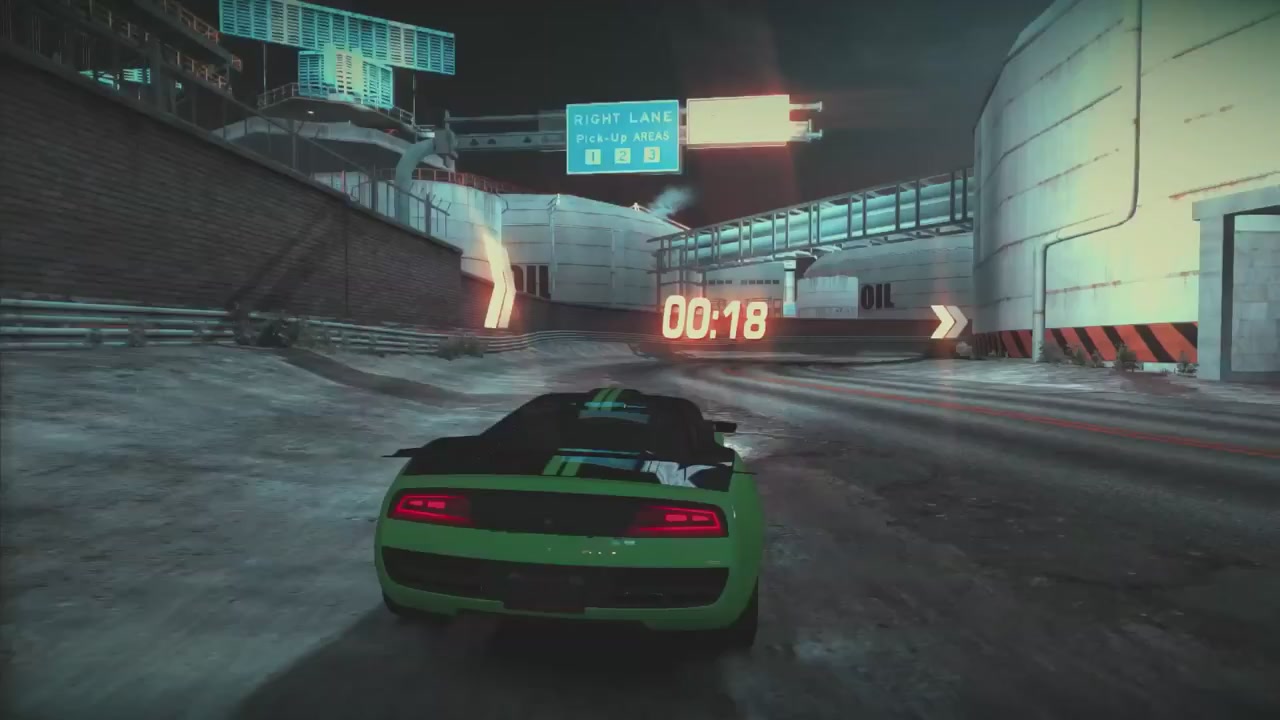Select Pick-Up Area number 1 on the sign
The height and width of the screenshot is (720, 1280).
[x=592, y=155]
